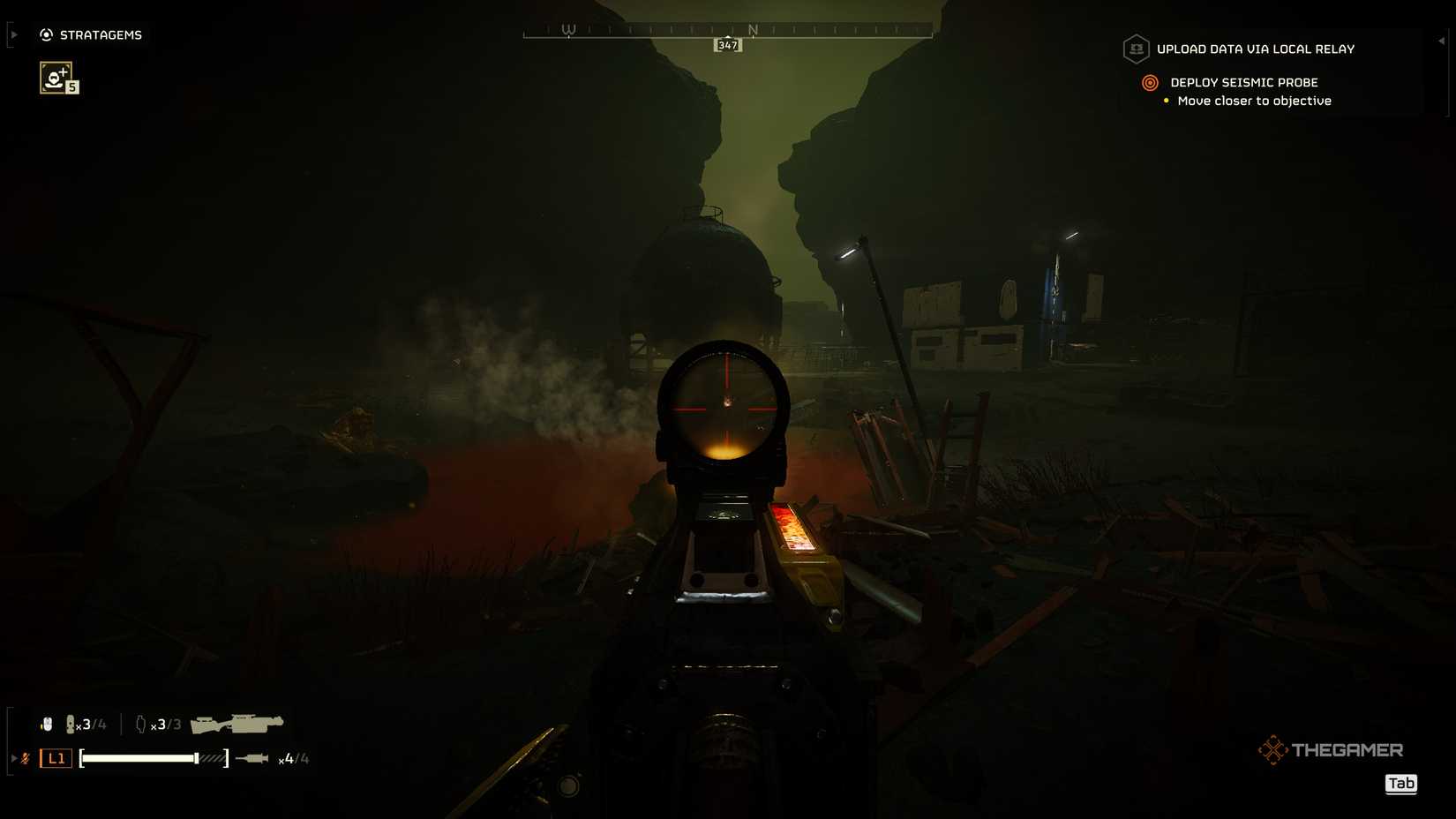Collapse the objectives panel with its left-facing arrow
Viewport: 1456px width, 819px height.
tap(1444, 41)
